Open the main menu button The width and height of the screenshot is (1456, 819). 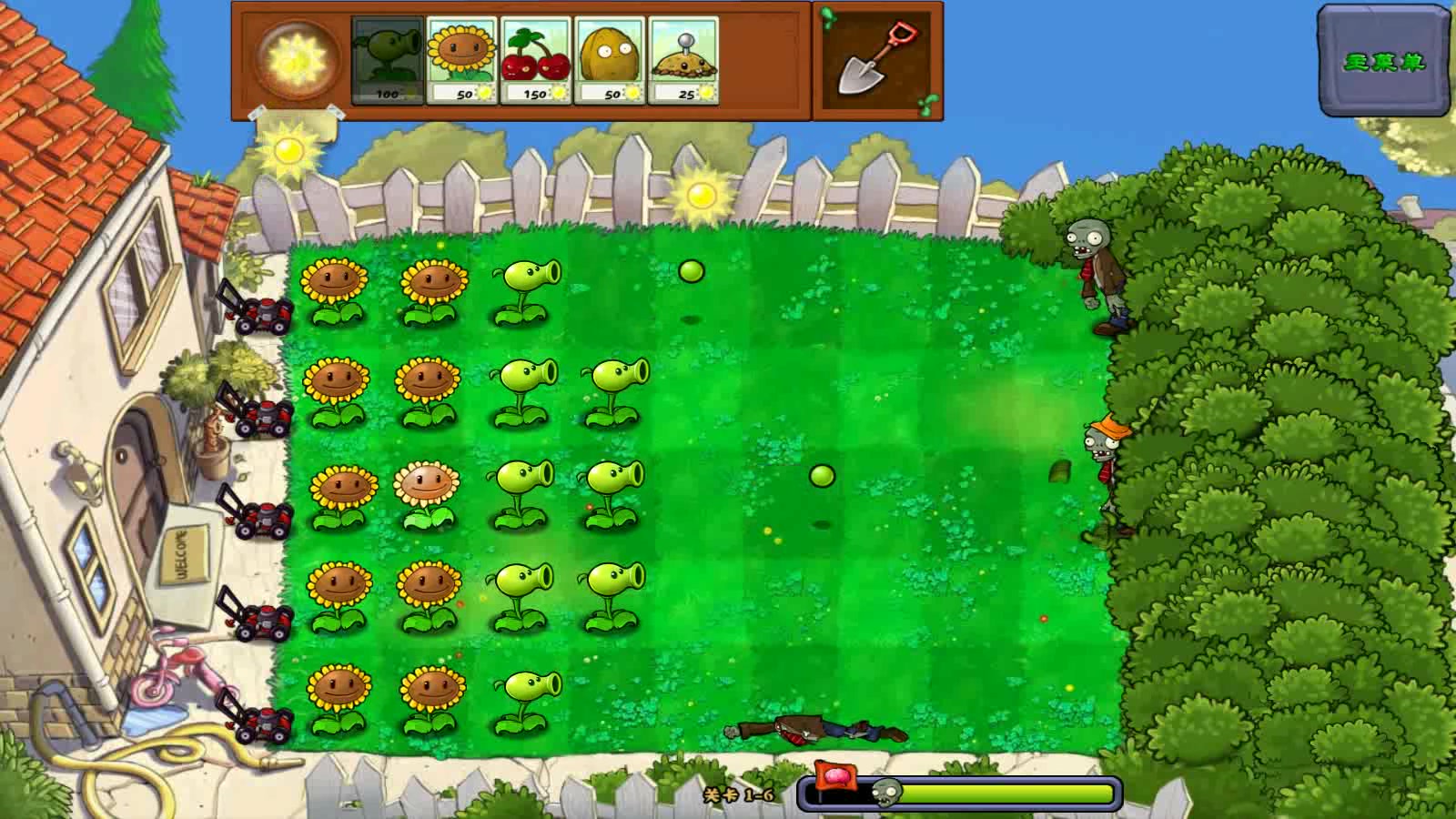[x=1384, y=62]
